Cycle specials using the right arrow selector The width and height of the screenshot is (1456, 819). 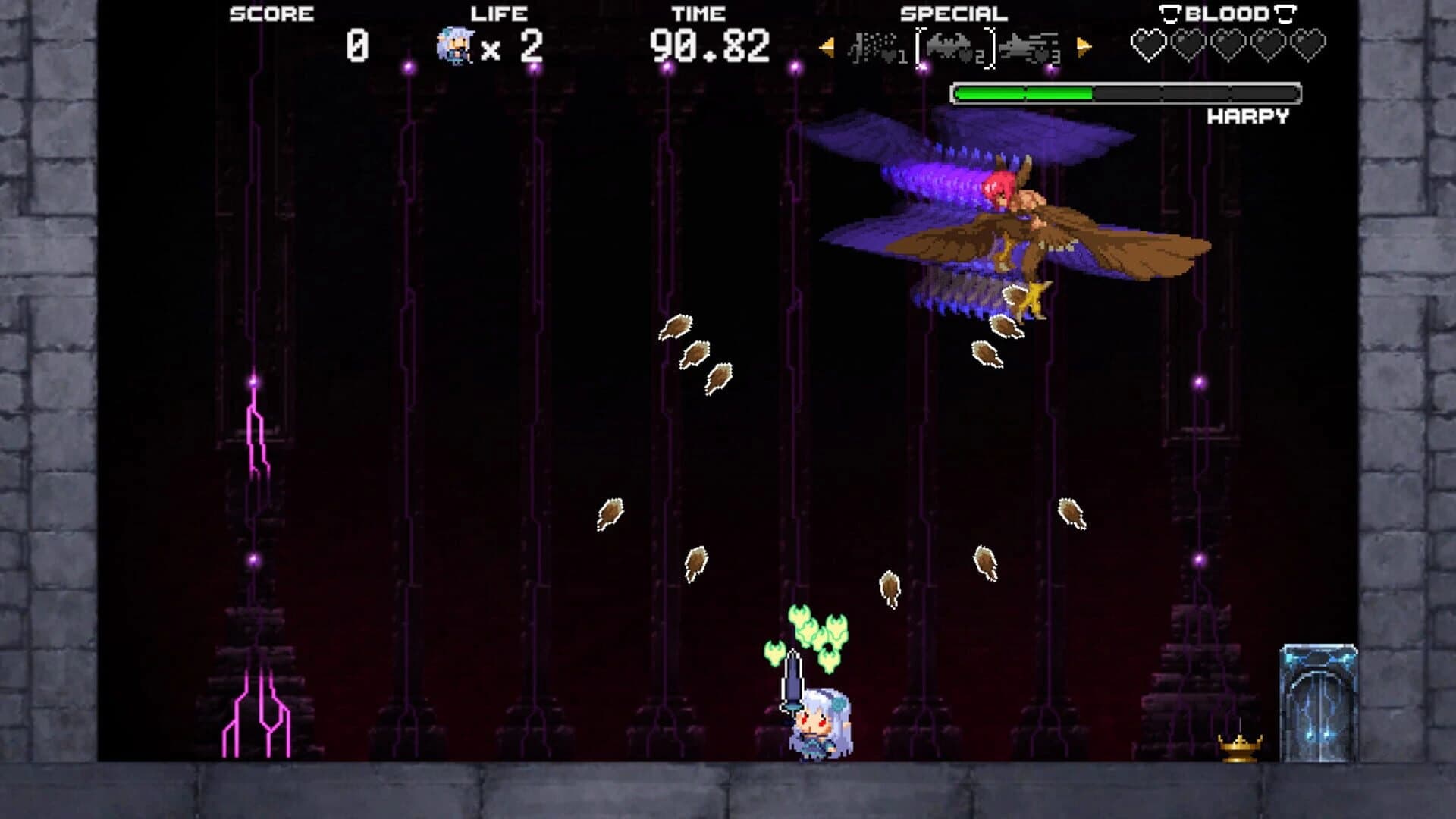click(1083, 47)
